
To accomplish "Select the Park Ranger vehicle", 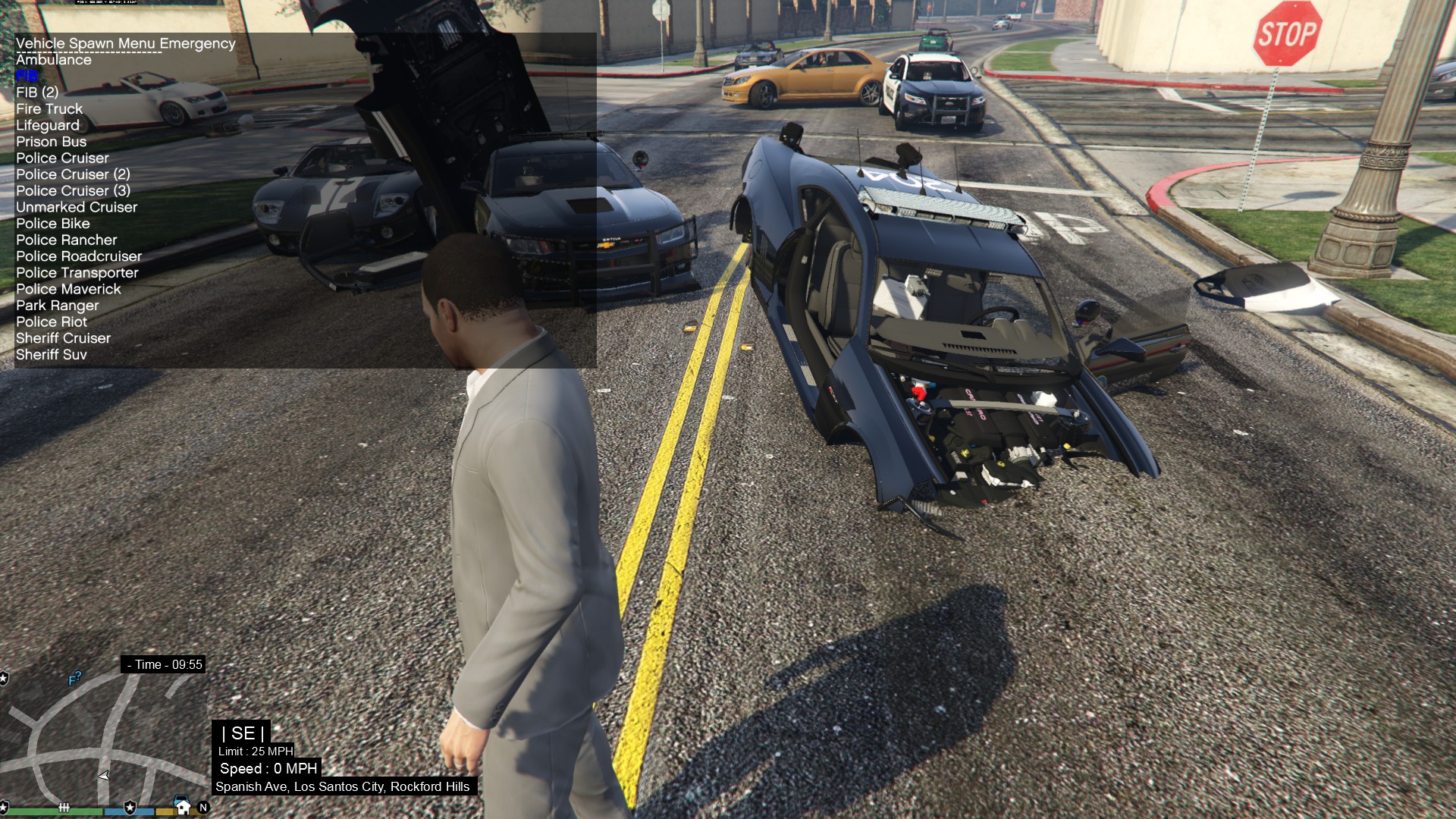I will pyautogui.click(x=57, y=306).
